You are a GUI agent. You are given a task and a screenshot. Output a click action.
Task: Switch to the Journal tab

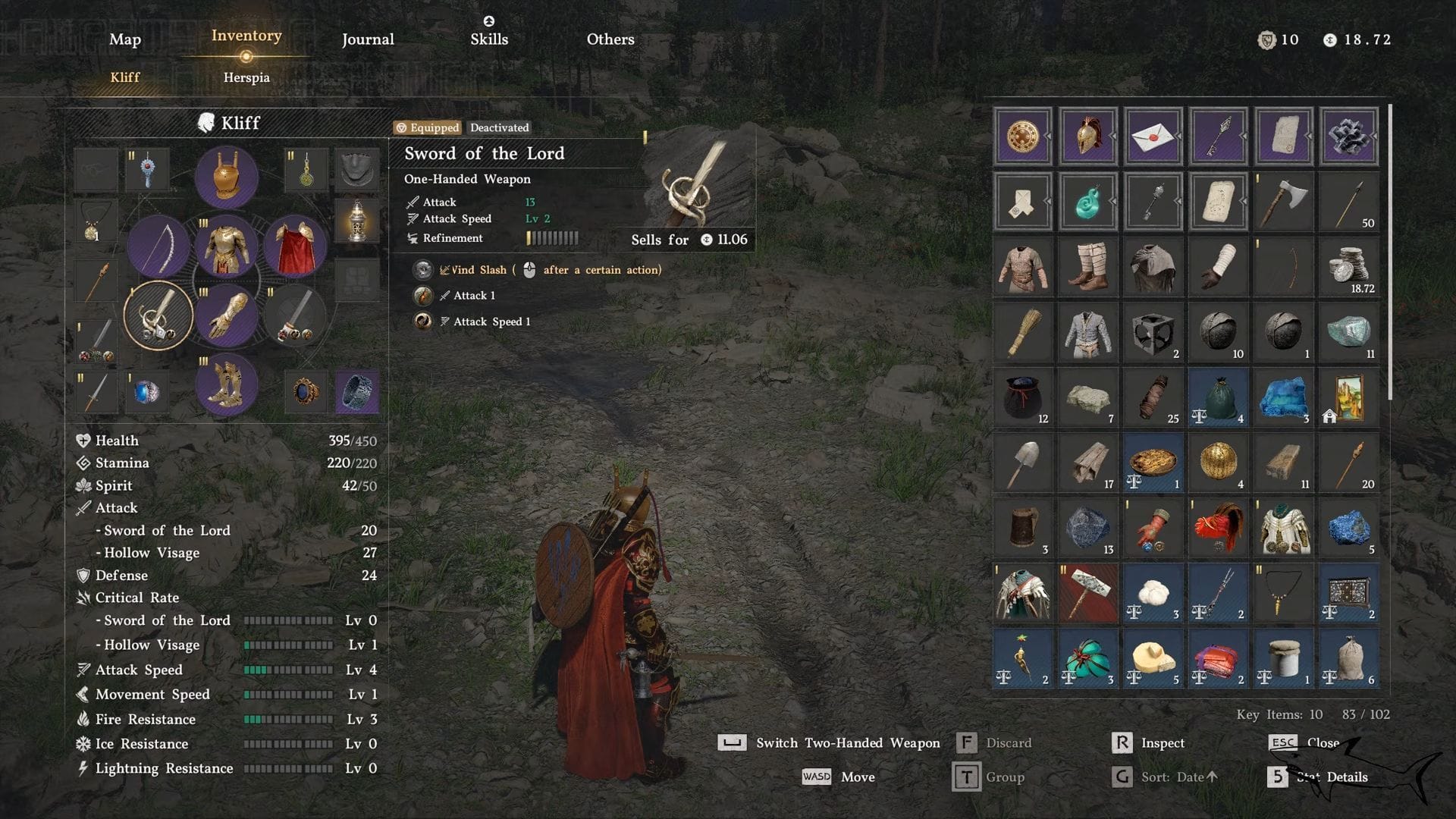tap(368, 39)
